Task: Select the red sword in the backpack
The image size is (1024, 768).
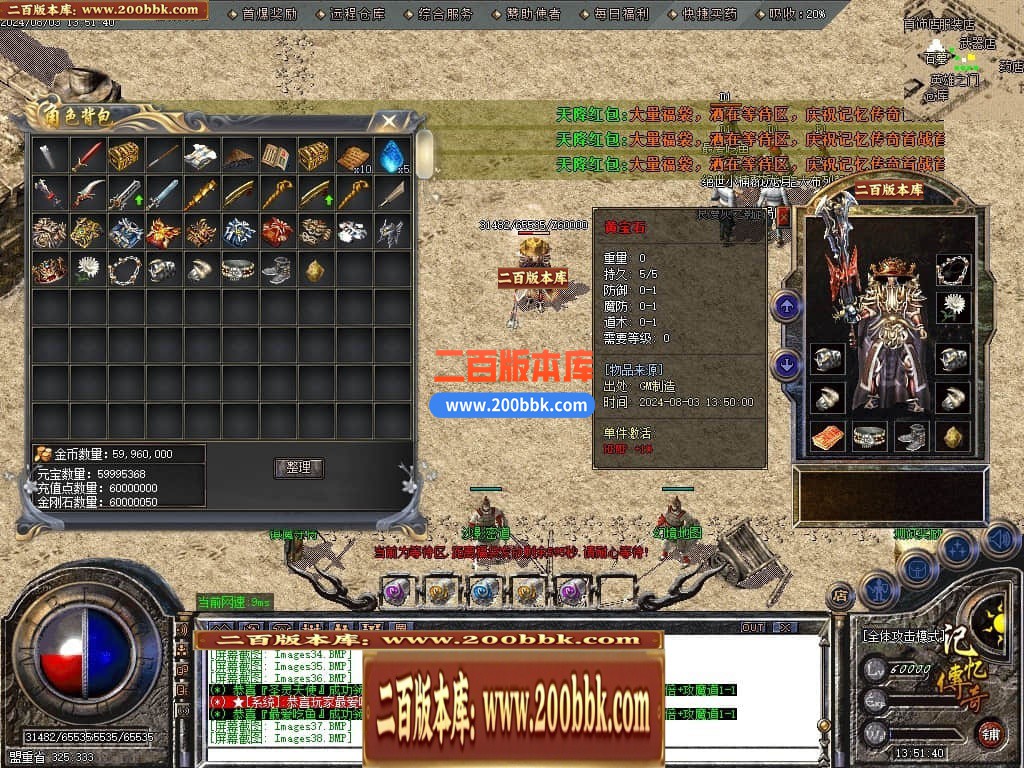Action: tap(88, 155)
